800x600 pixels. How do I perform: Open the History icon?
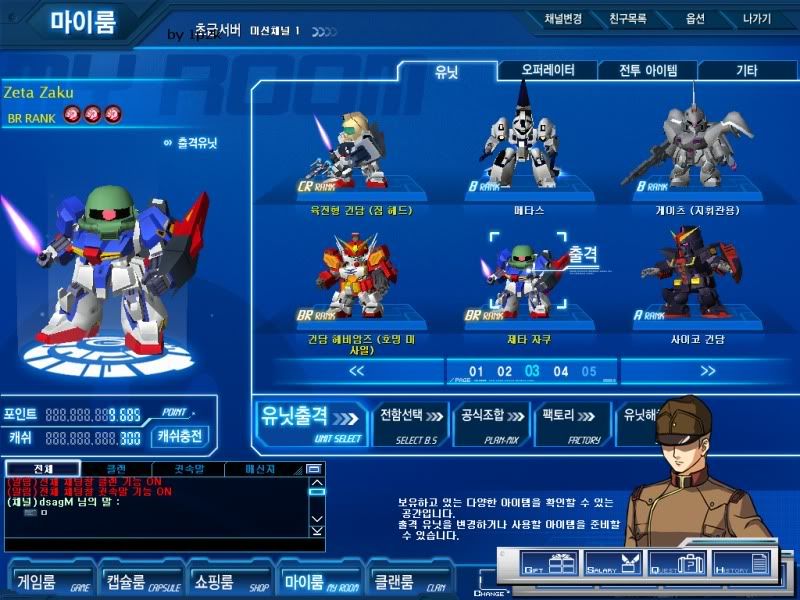pyautogui.click(x=741, y=565)
